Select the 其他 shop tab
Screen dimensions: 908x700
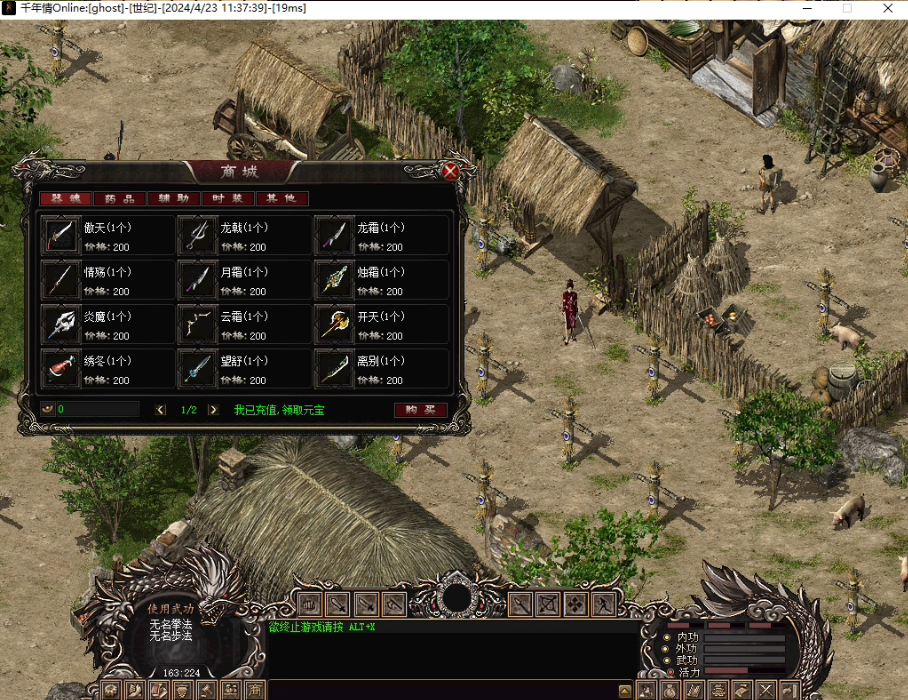click(281, 199)
